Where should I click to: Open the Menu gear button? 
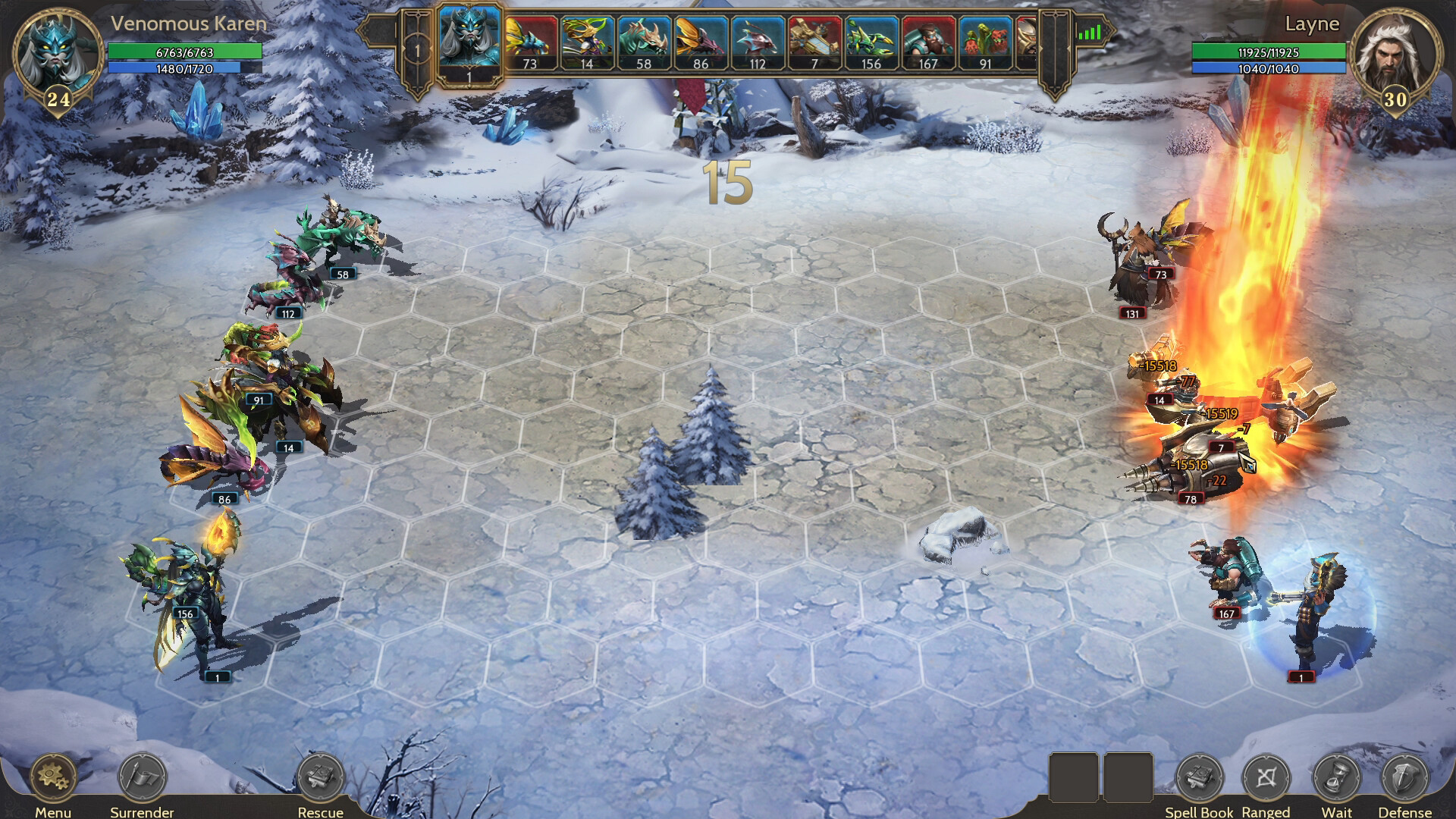53,777
